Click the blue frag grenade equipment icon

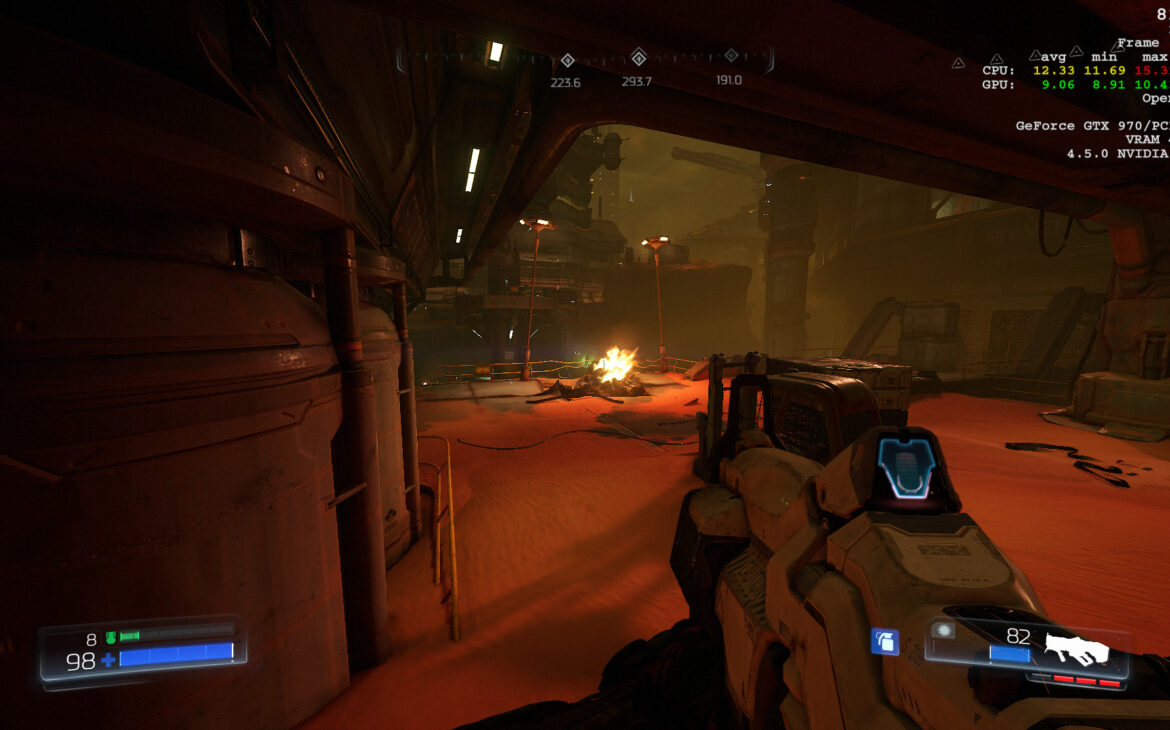point(884,642)
